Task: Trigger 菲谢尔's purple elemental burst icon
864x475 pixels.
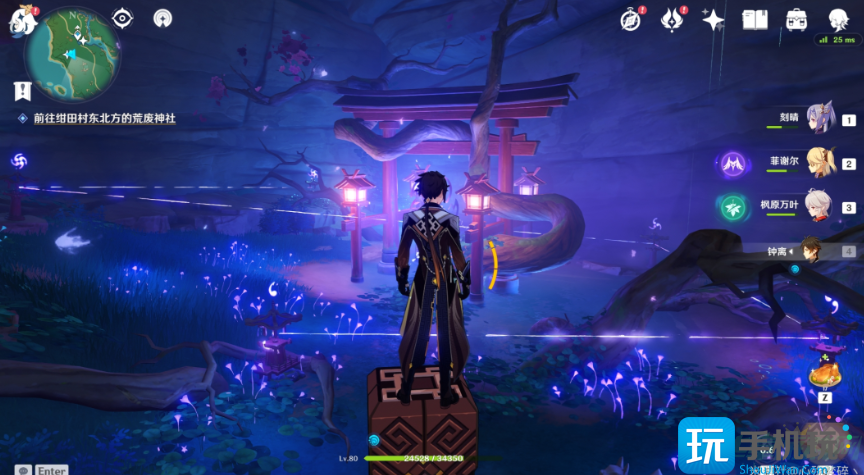Action: tap(733, 163)
